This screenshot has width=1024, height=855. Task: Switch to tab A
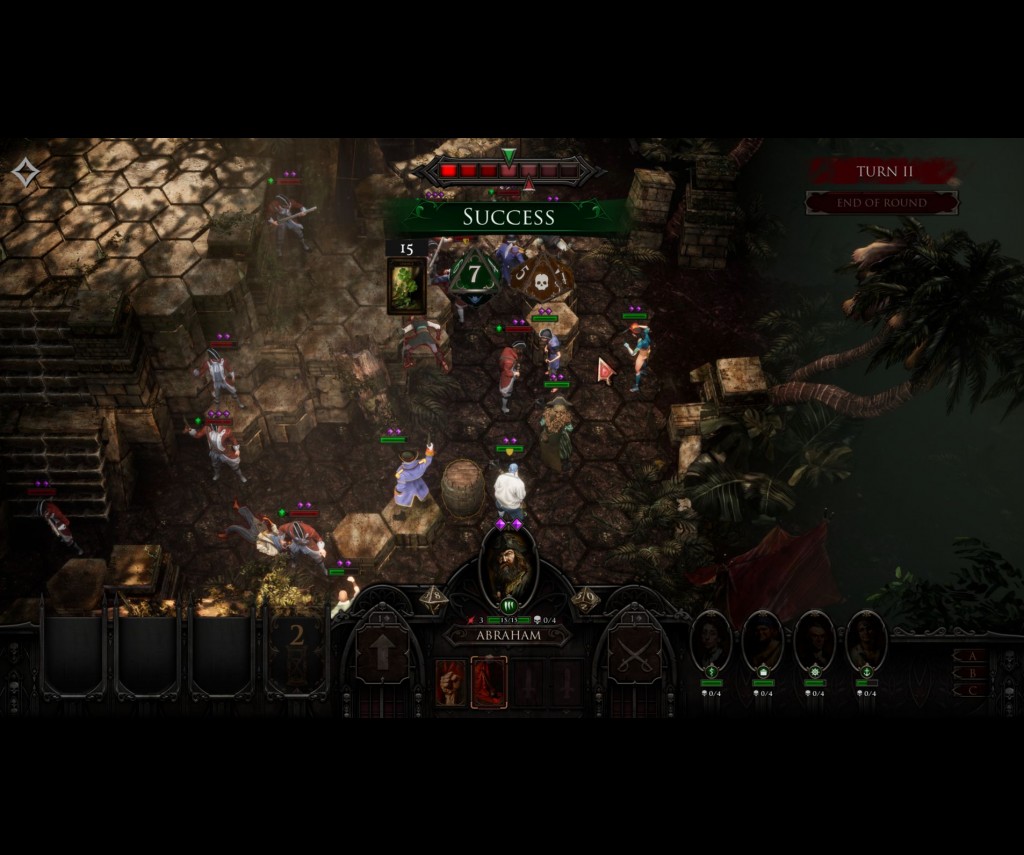(x=969, y=656)
